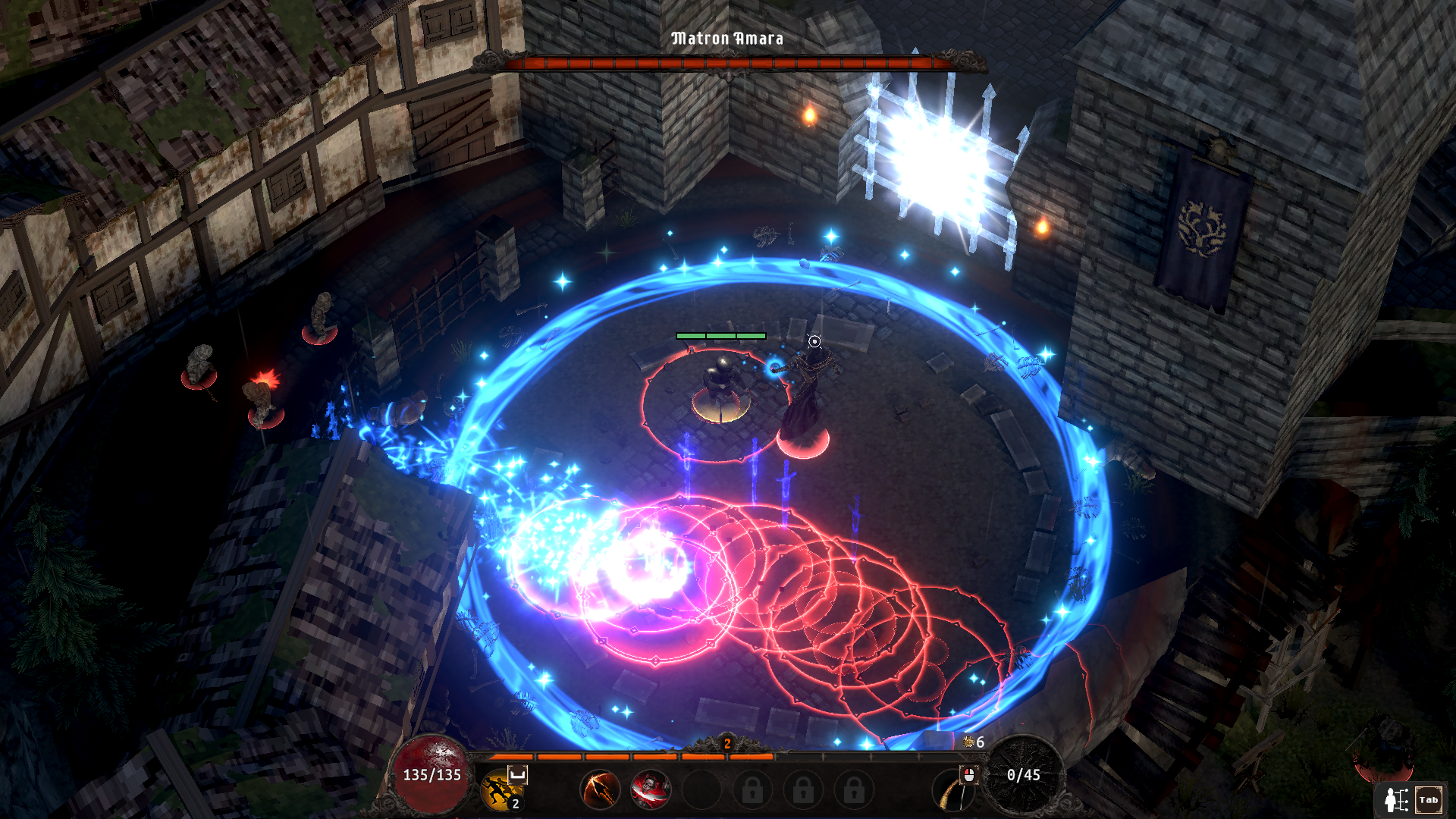Use the fiery arrow skill

(x=599, y=789)
